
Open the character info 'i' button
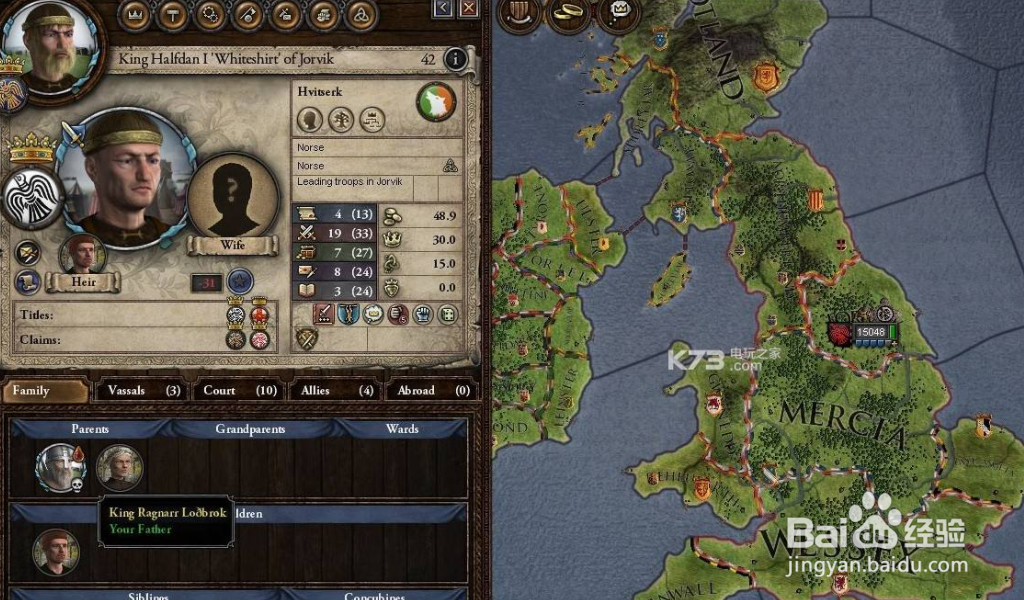456,59
